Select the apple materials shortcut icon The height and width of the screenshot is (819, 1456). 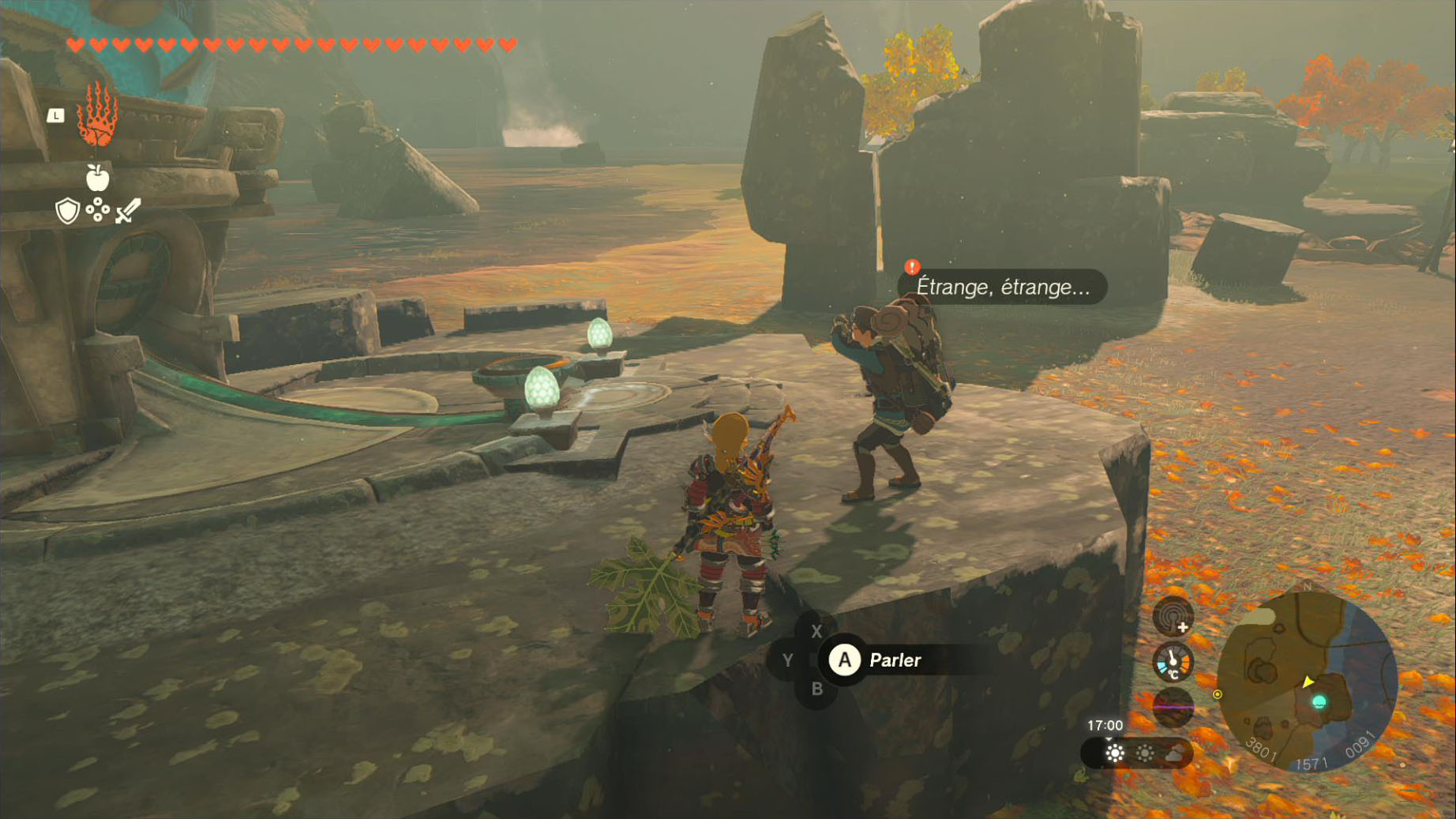[97, 178]
